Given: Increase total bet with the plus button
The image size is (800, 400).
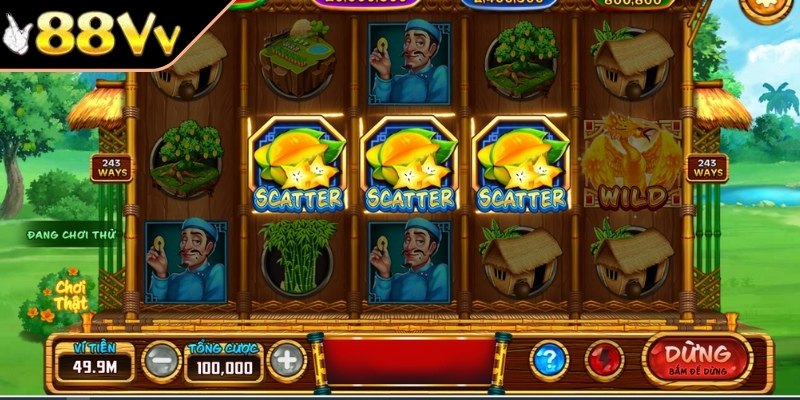Looking at the screenshot, I should pyautogui.click(x=286, y=360).
